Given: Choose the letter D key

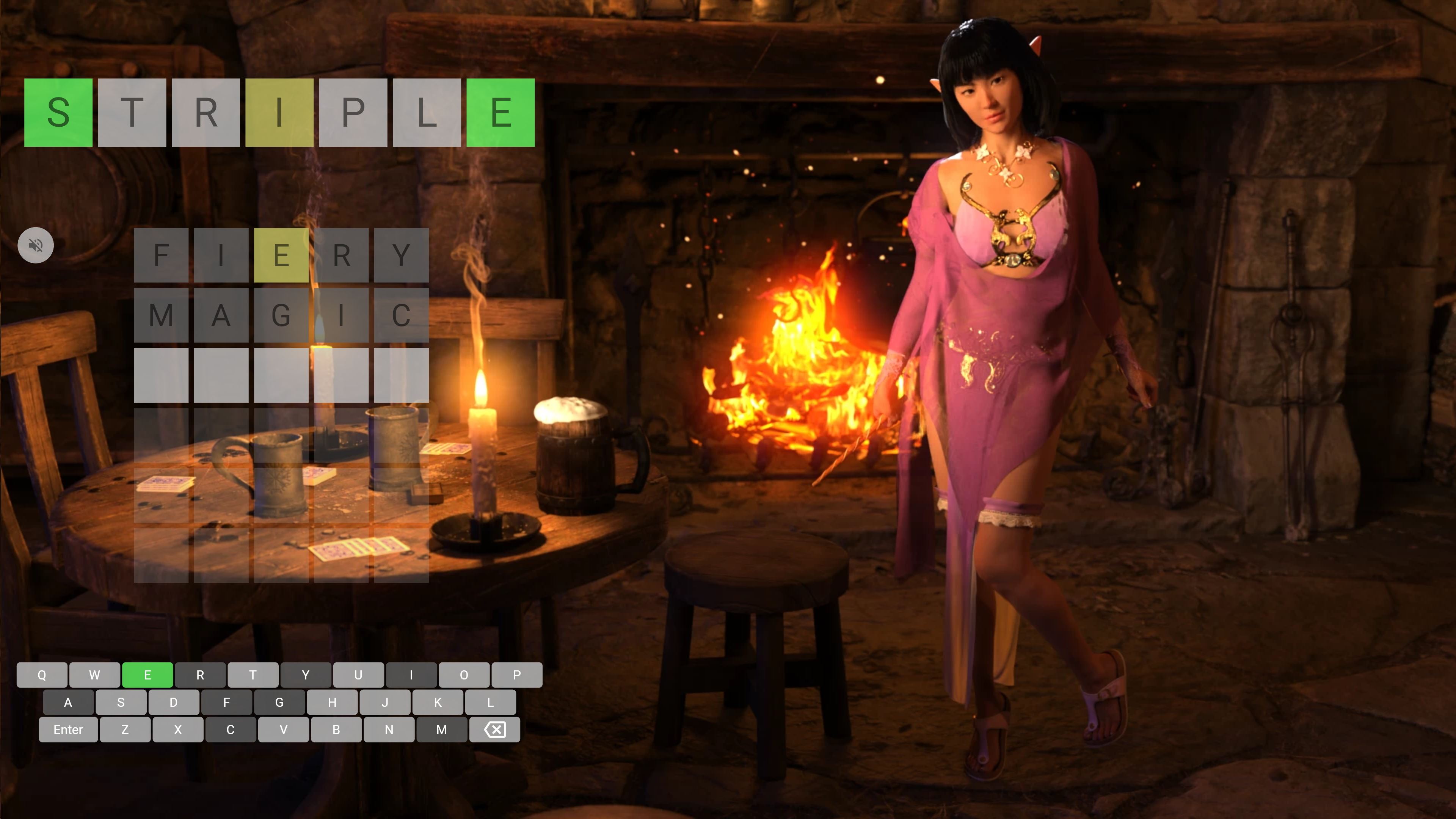Looking at the screenshot, I should click(174, 703).
